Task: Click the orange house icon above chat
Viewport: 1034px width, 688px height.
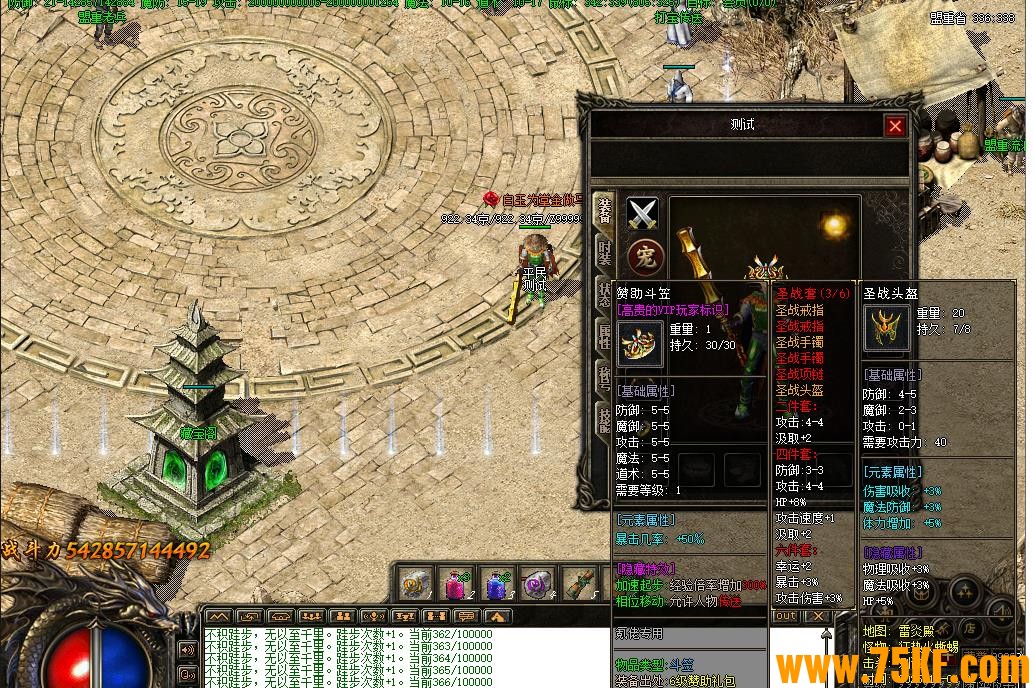Action: [x=496, y=617]
